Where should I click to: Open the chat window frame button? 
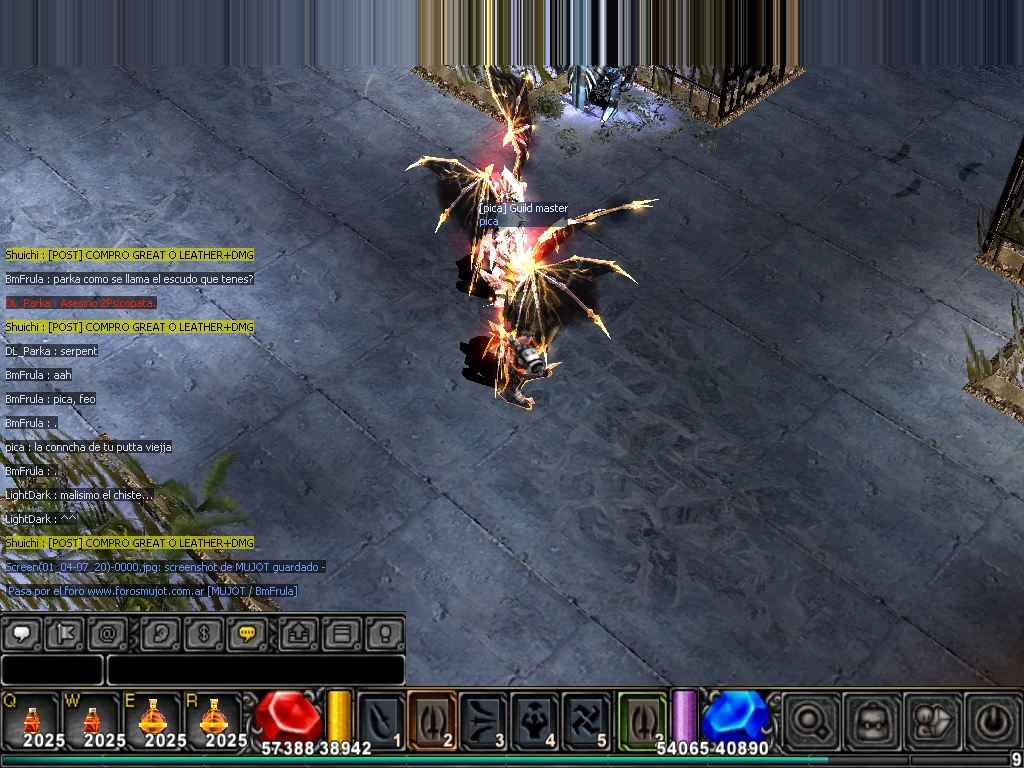point(340,633)
